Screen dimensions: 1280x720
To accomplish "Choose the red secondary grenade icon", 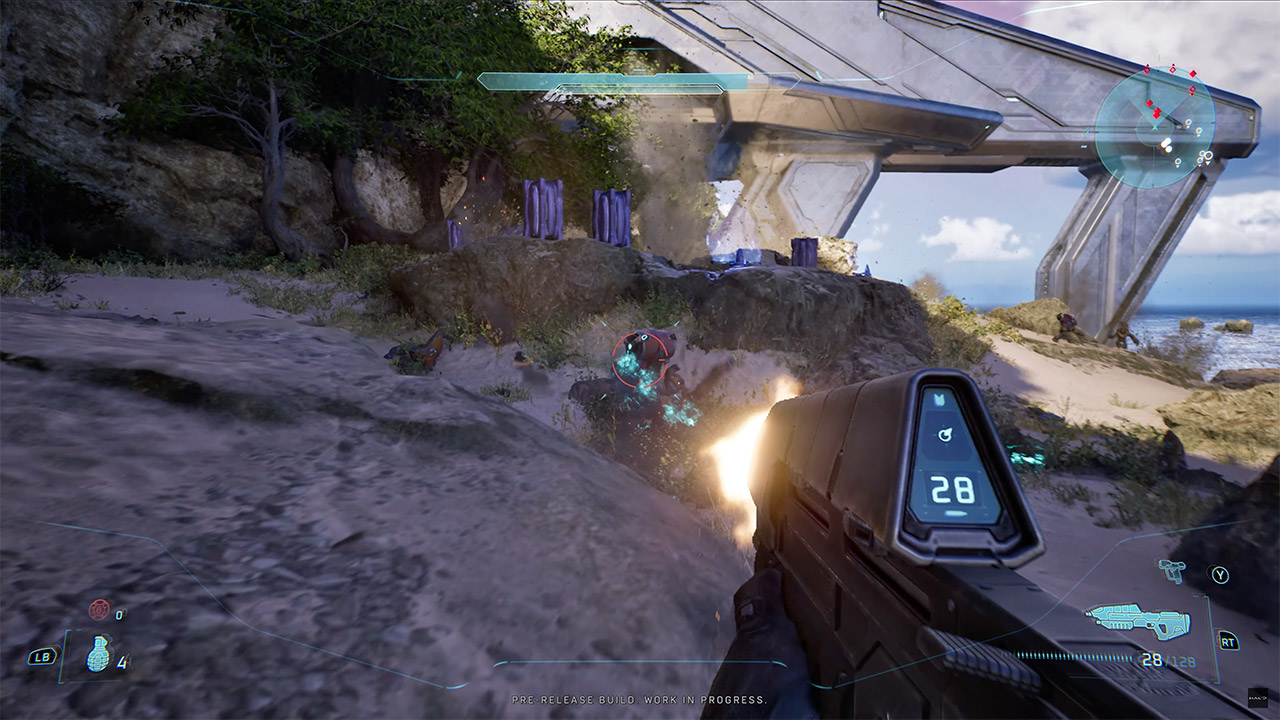I will pyautogui.click(x=99, y=609).
